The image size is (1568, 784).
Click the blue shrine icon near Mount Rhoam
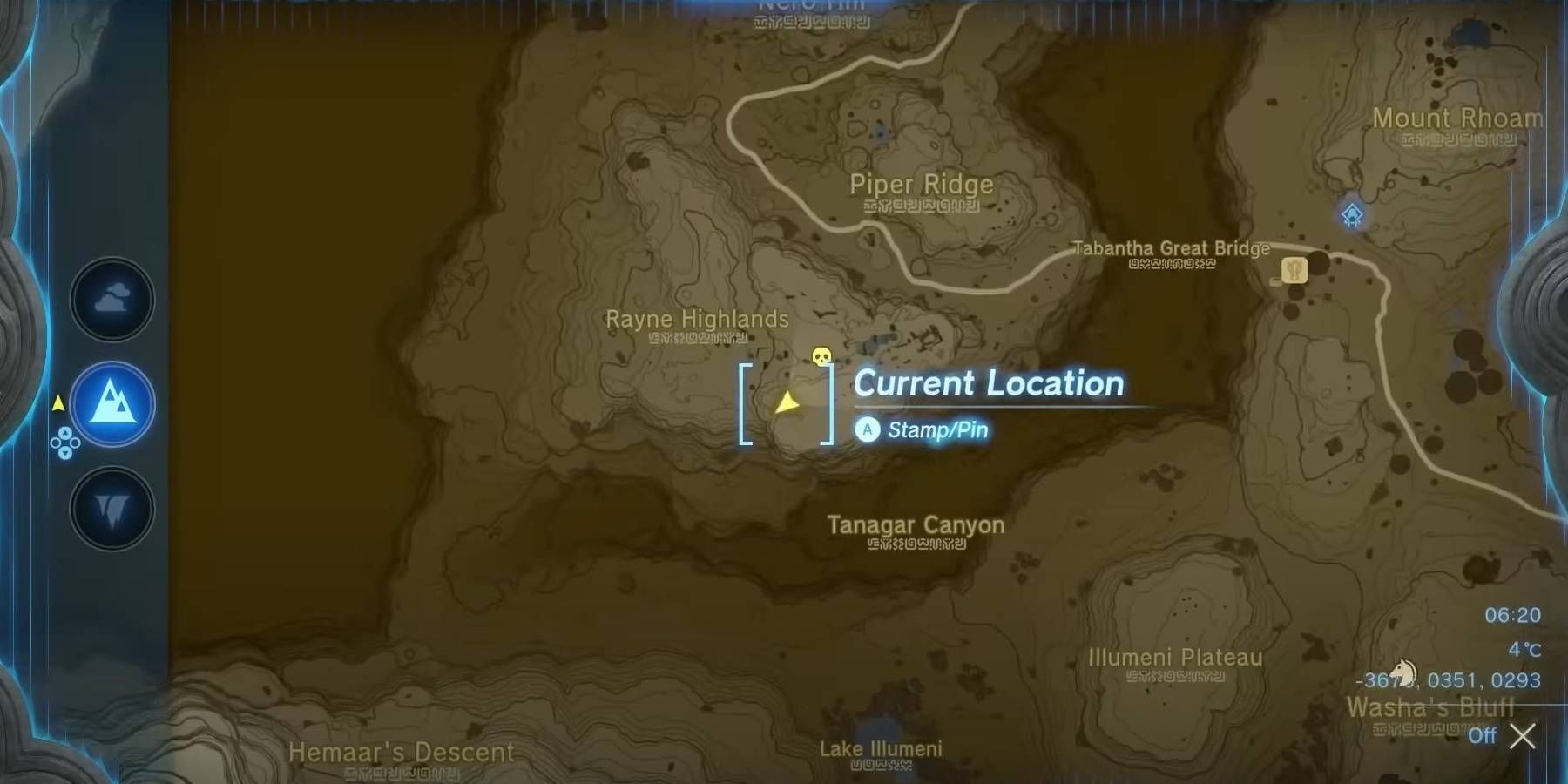pos(1351,212)
